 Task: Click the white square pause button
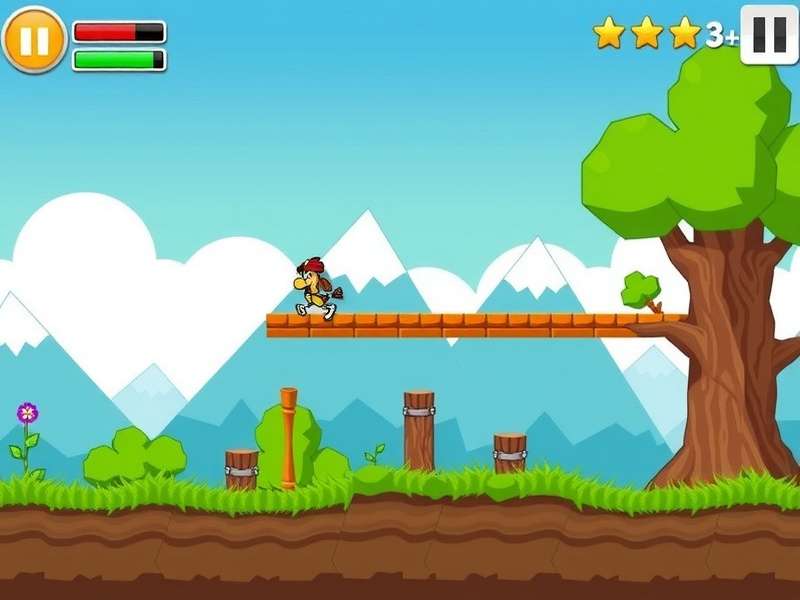click(769, 35)
